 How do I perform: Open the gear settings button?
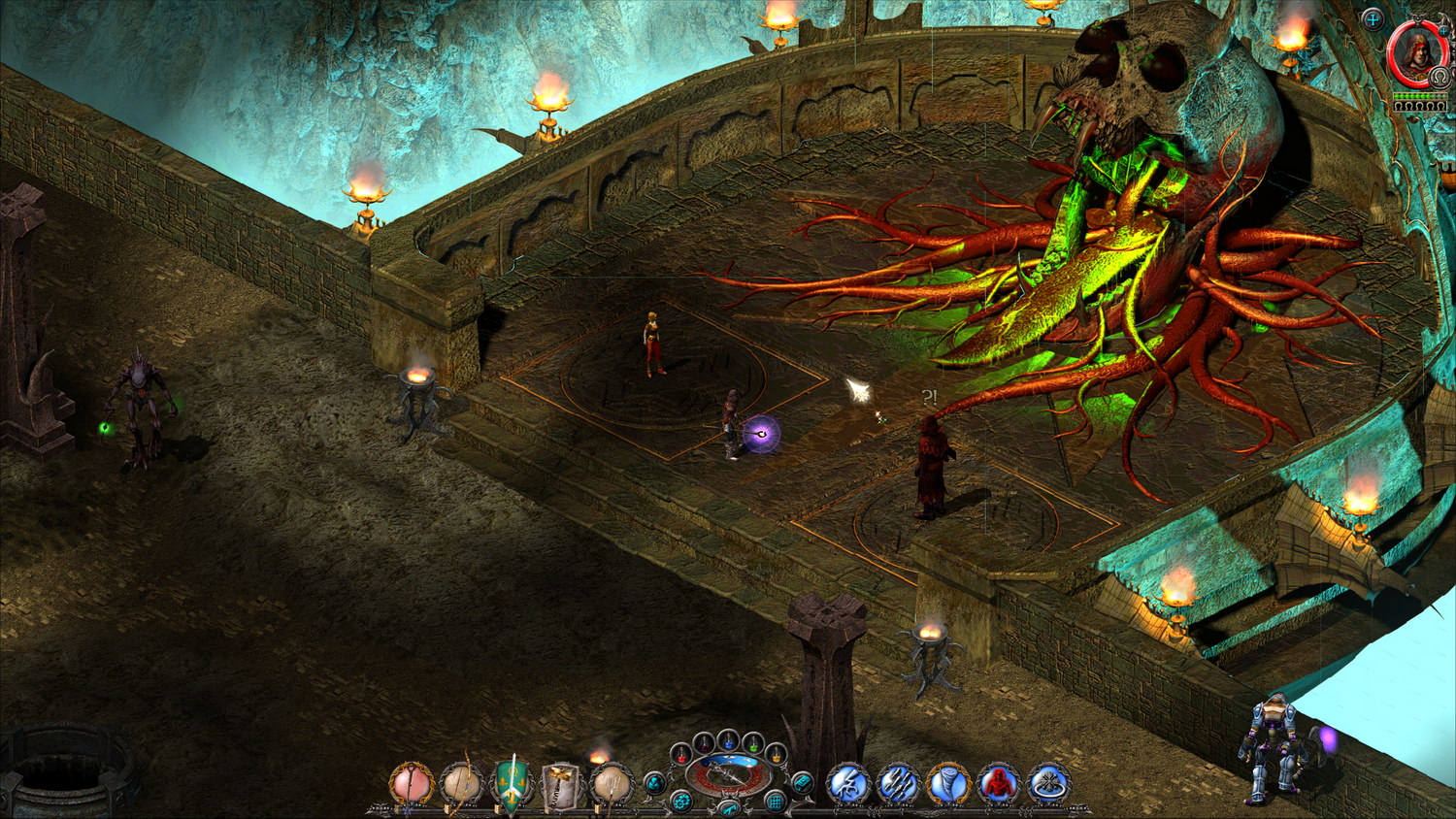tap(682, 802)
